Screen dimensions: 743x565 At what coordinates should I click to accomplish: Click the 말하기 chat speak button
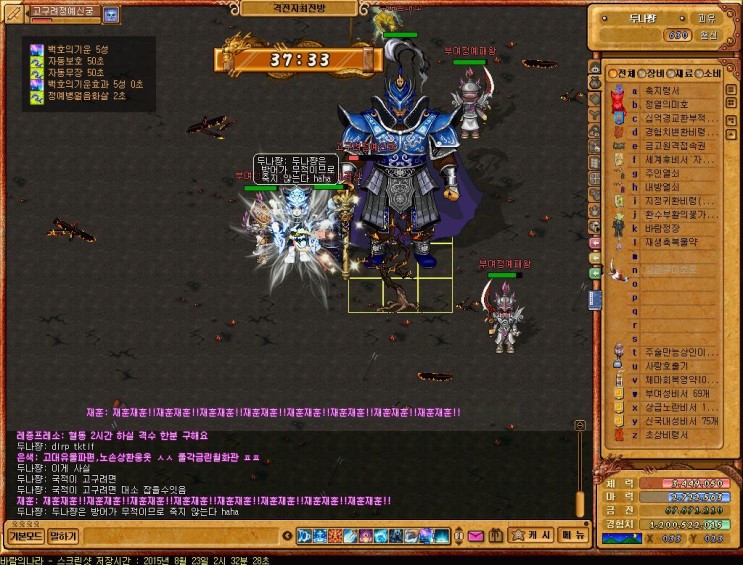(63, 537)
